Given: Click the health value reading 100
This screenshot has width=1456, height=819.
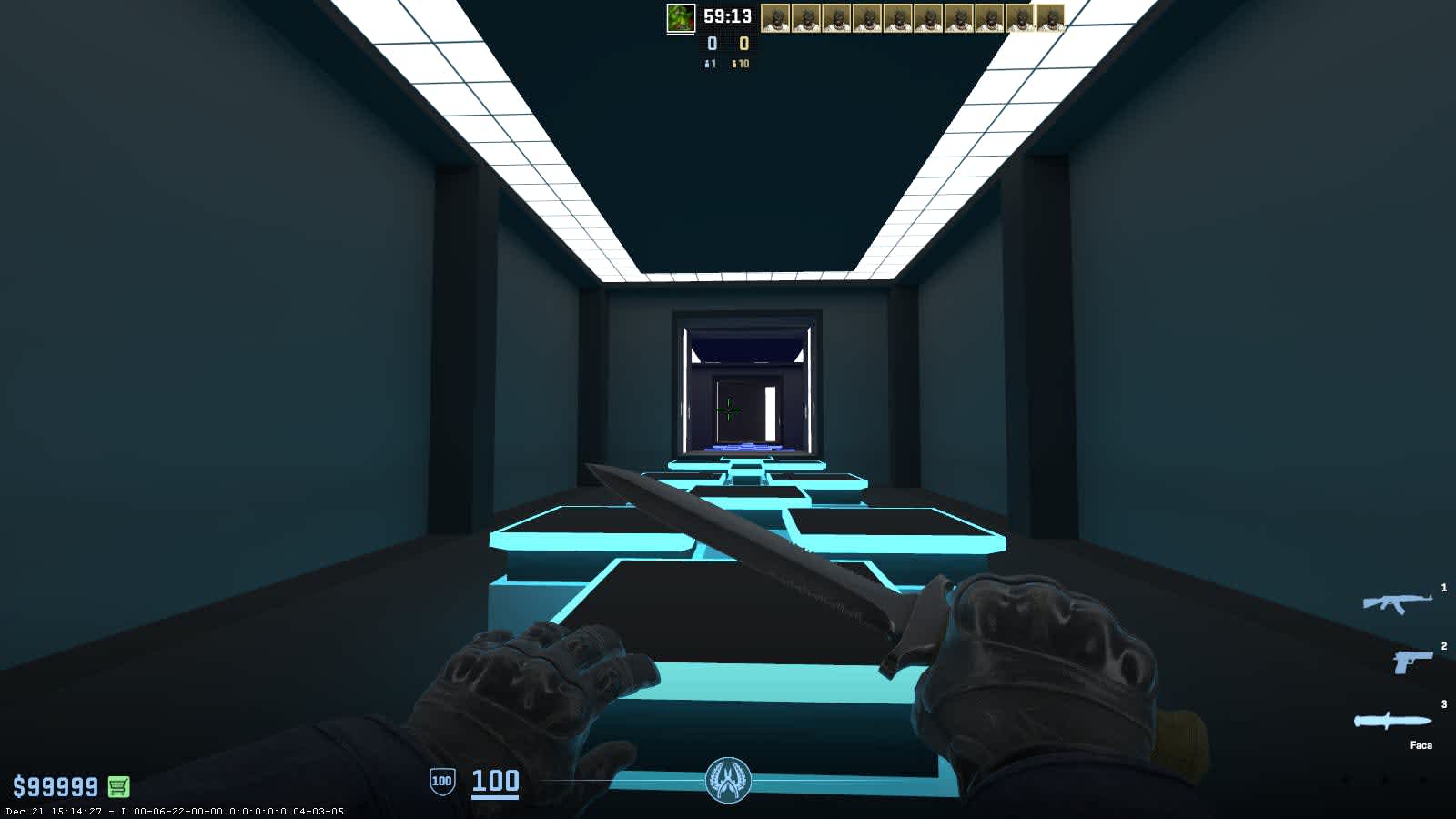Looking at the screenshot, I should (496, 780).
